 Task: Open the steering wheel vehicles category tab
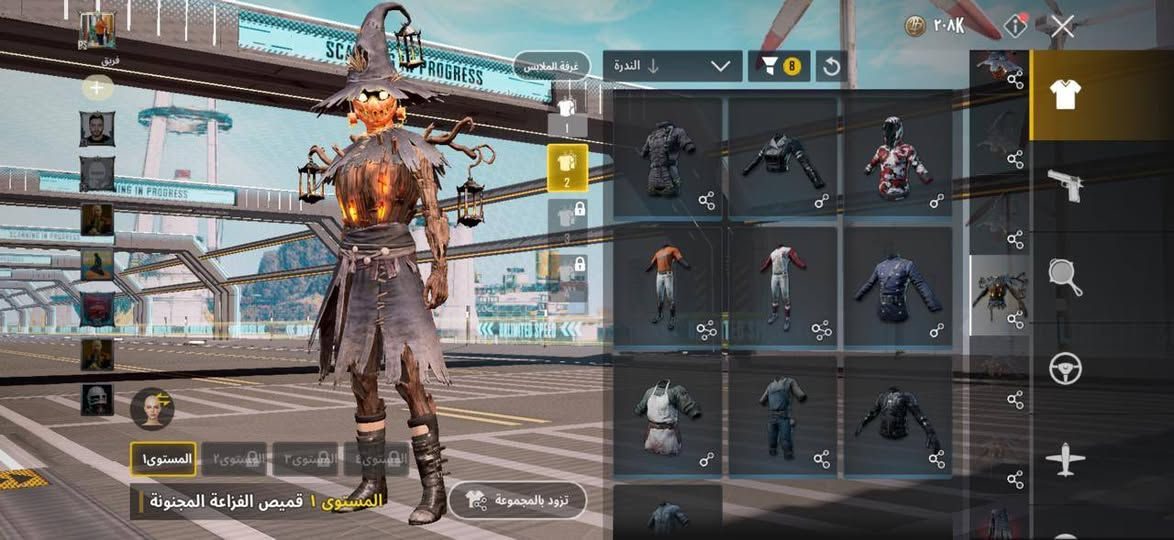click(x=1065, y=369)
